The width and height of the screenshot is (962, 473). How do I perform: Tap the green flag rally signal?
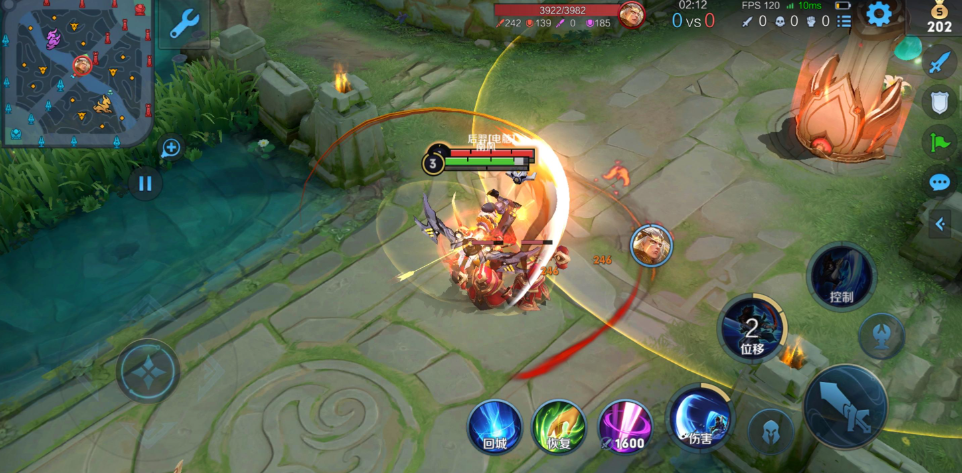pos(939,142)
